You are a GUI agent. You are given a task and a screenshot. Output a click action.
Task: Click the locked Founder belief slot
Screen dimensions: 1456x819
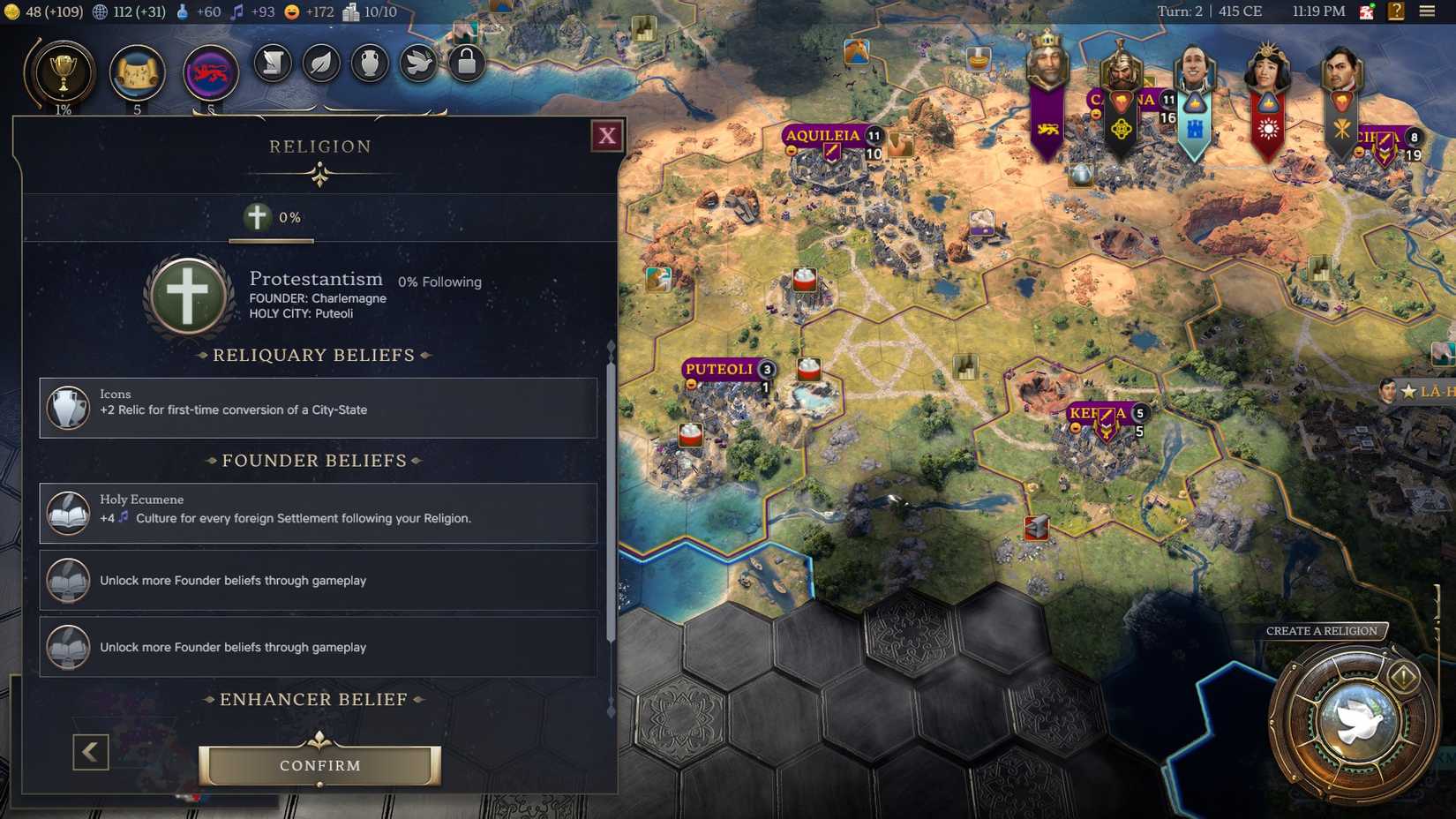pos(318,580)
